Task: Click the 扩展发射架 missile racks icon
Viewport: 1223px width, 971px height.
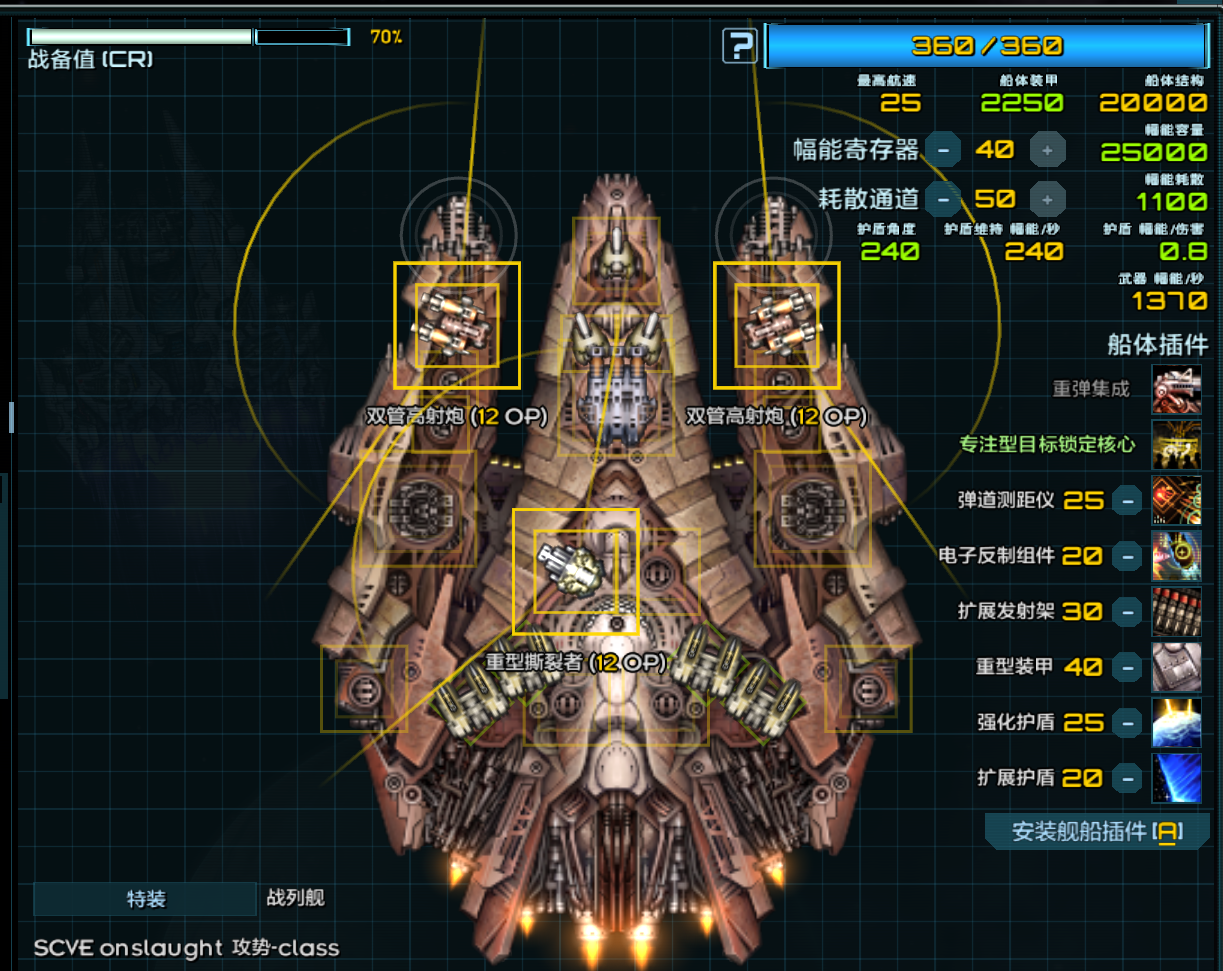Action: (x=1176, y=611)
